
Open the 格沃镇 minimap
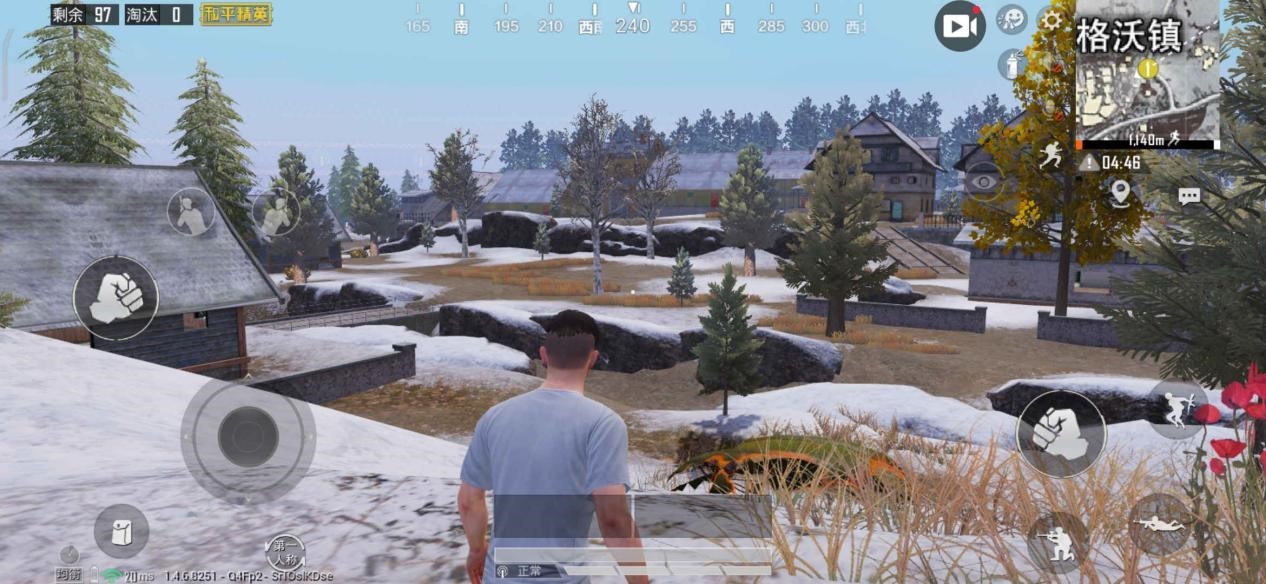pos(1147,72)
